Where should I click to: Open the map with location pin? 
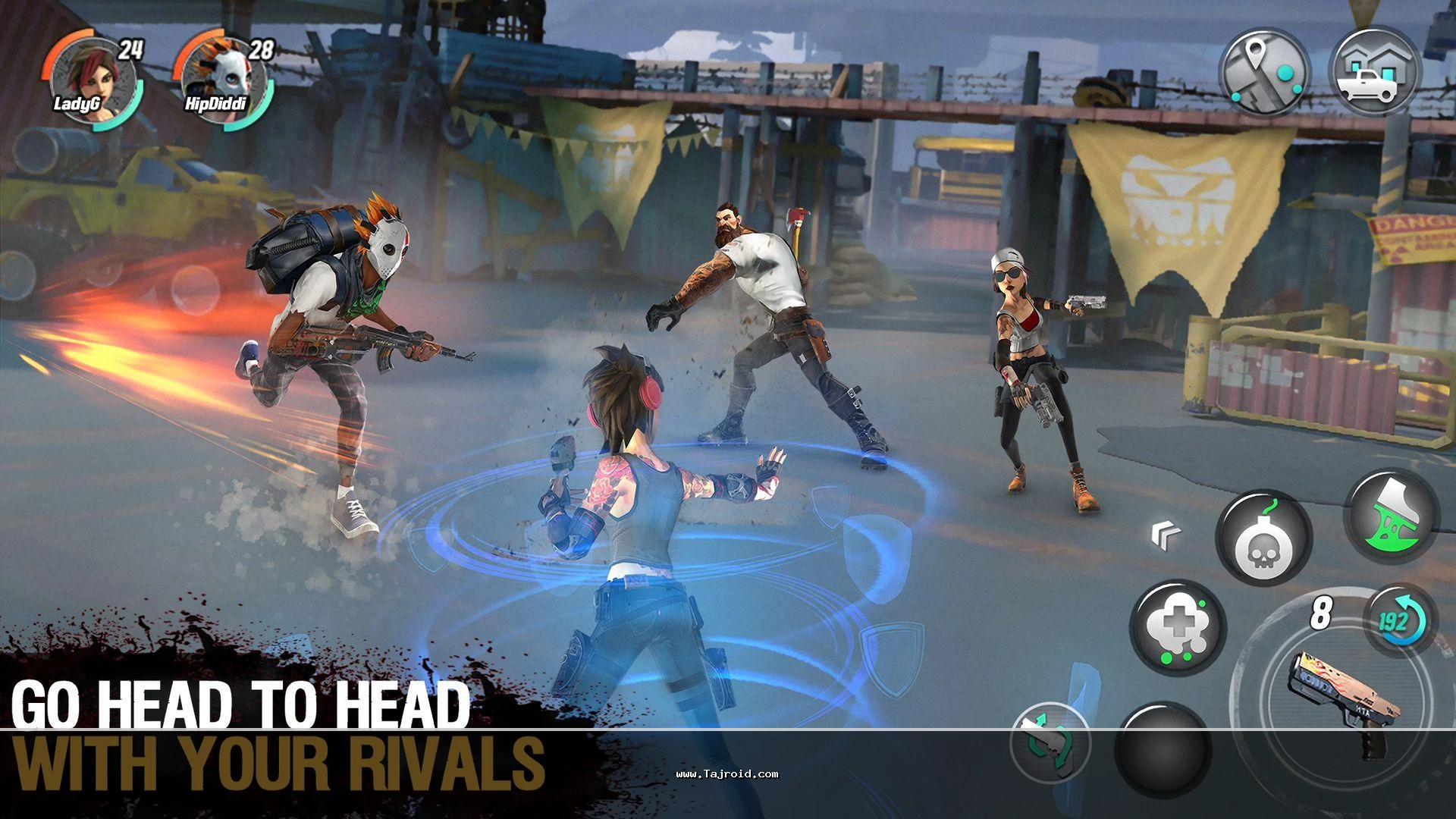tap(1264, 74)
